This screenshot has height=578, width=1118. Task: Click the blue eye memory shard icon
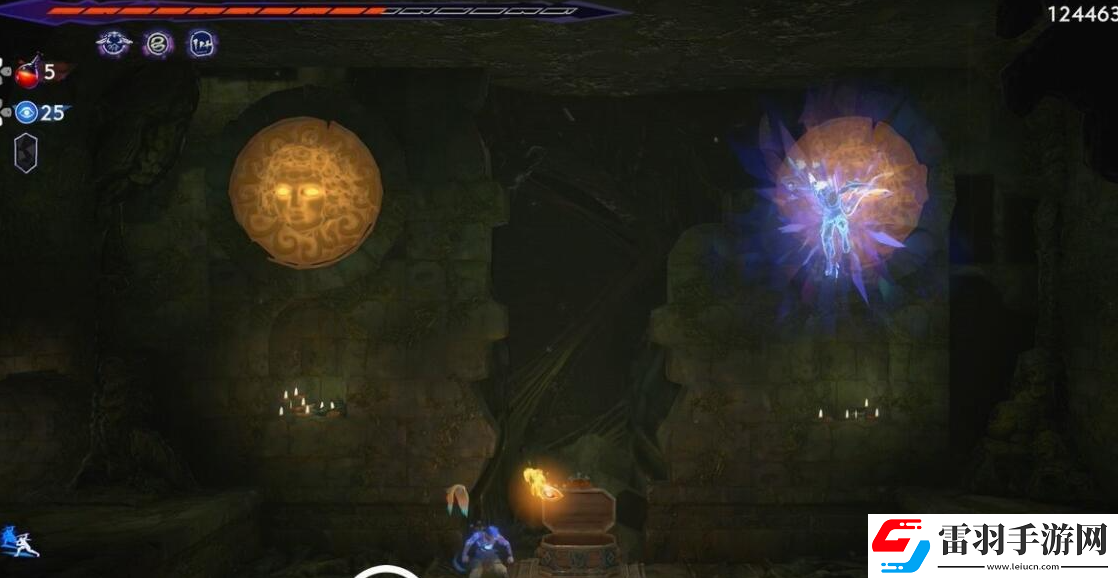26,113
